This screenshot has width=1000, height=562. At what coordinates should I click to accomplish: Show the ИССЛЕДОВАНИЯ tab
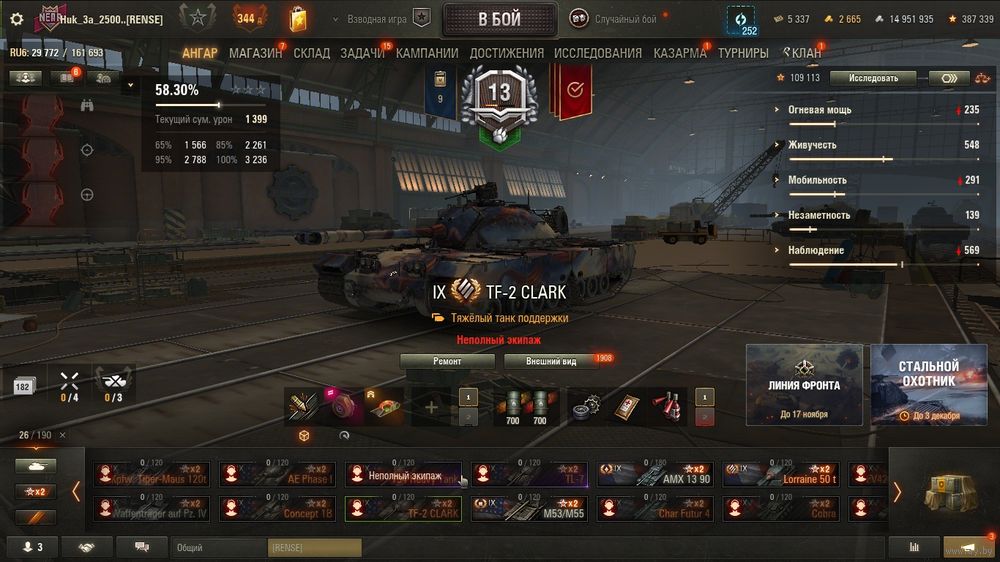point(598,53)
